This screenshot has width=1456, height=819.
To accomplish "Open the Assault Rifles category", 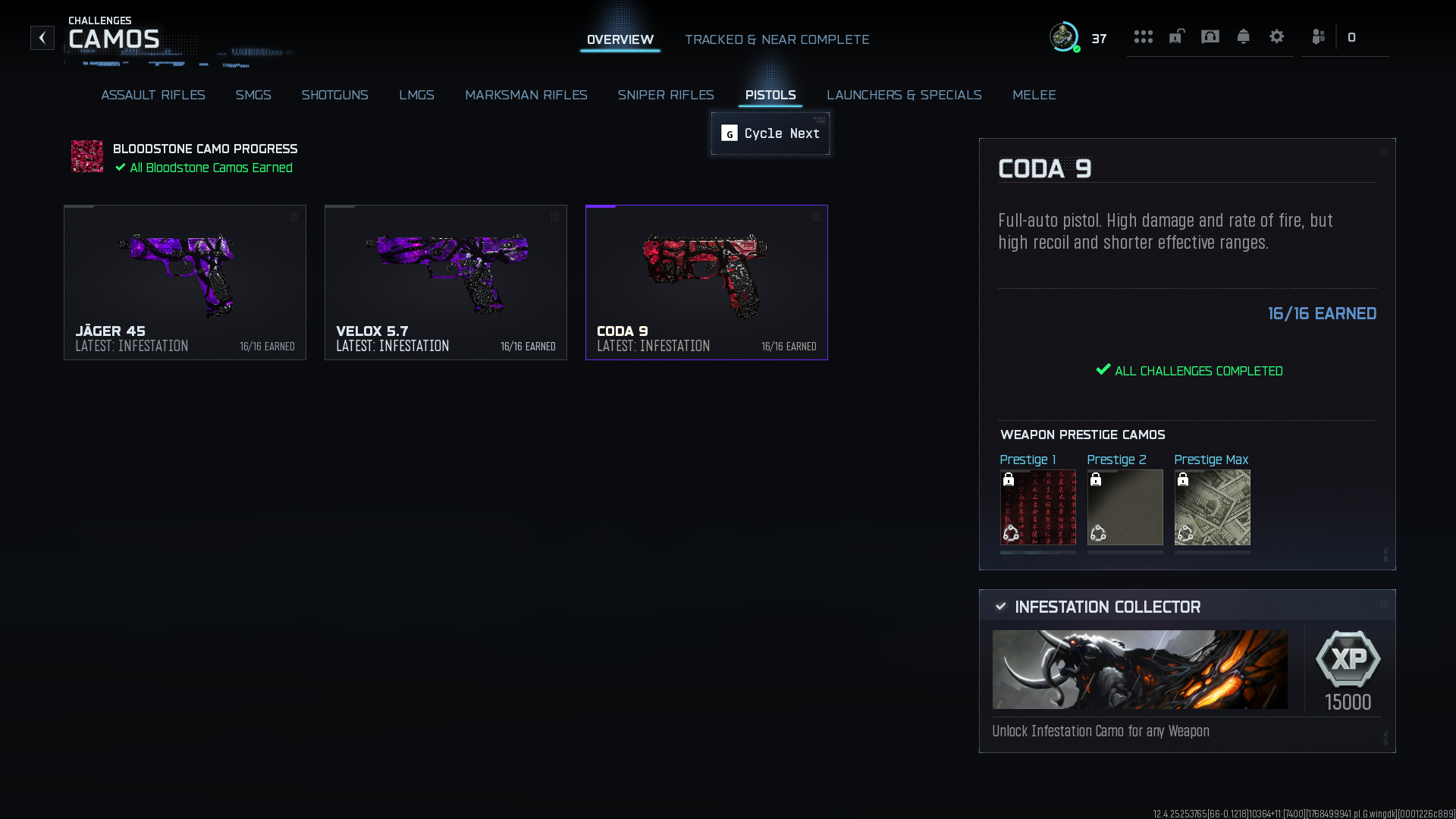I will click(152, 95).
